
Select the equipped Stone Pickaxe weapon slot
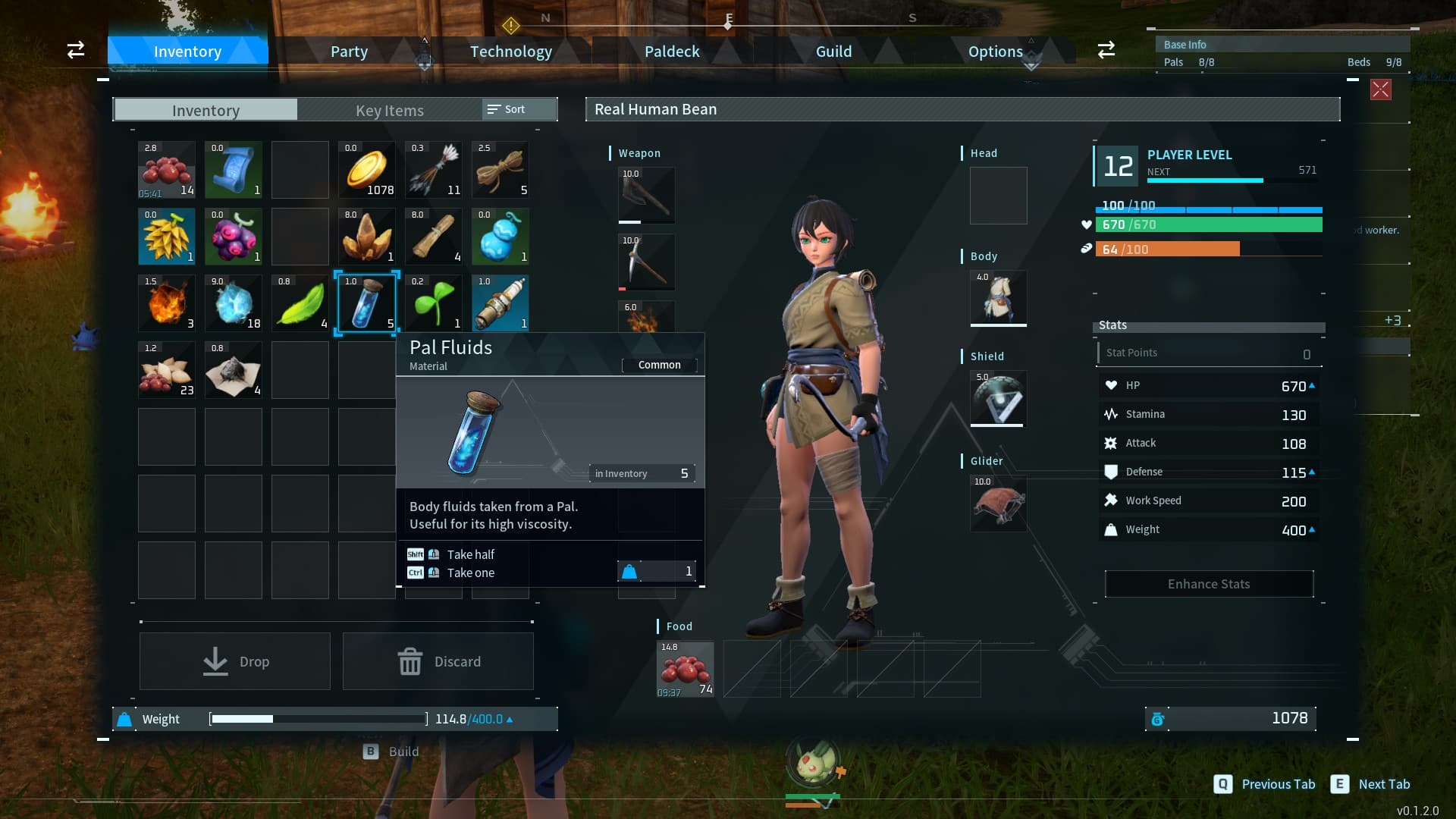pos(646,262)
